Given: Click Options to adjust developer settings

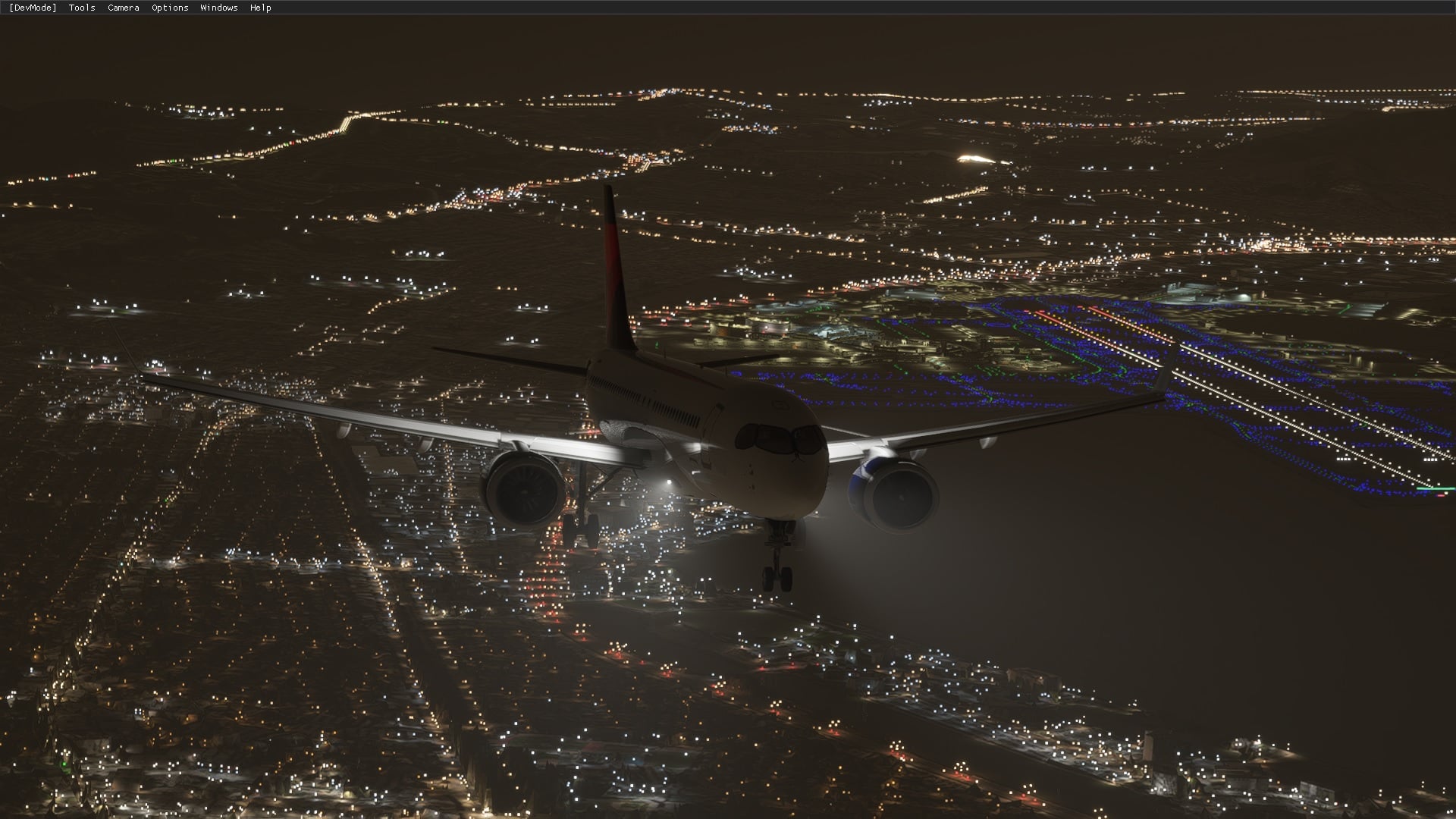Looking at the screenshot, I should 168,8.
